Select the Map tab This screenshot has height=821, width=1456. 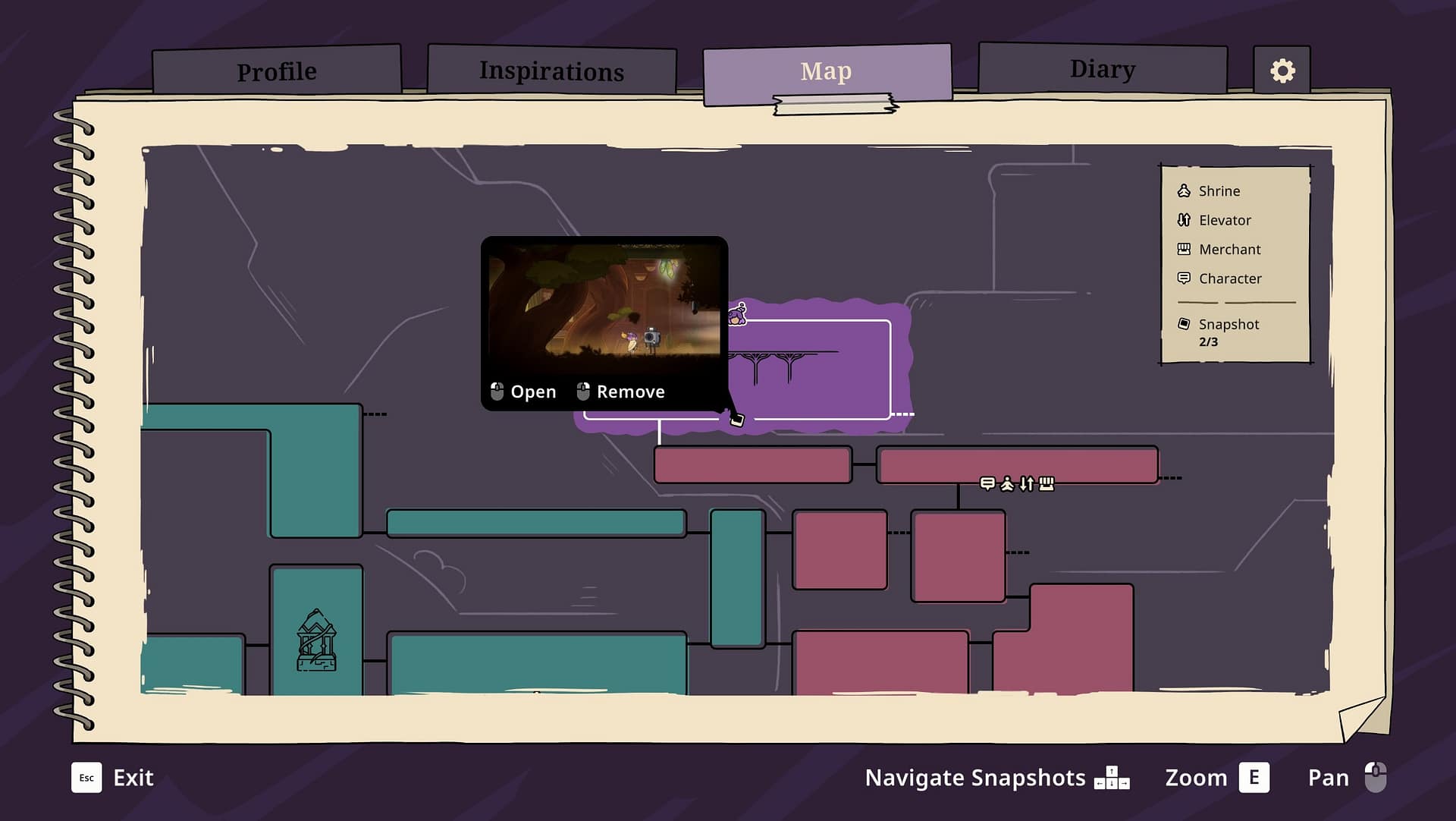pyautogui.click(x=826, y=71)
